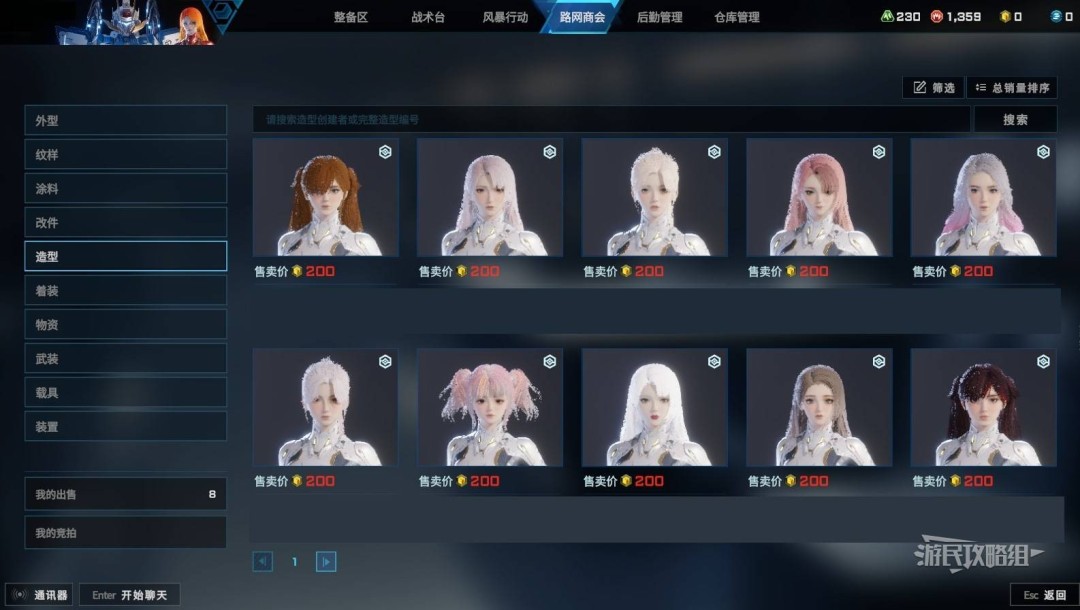Select the 着装 category

click(x=126, y=291)
